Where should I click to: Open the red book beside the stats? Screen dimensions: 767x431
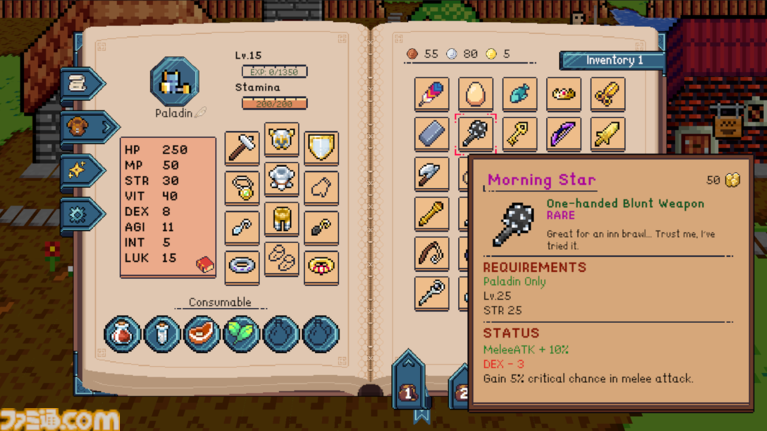pos(204,265)
